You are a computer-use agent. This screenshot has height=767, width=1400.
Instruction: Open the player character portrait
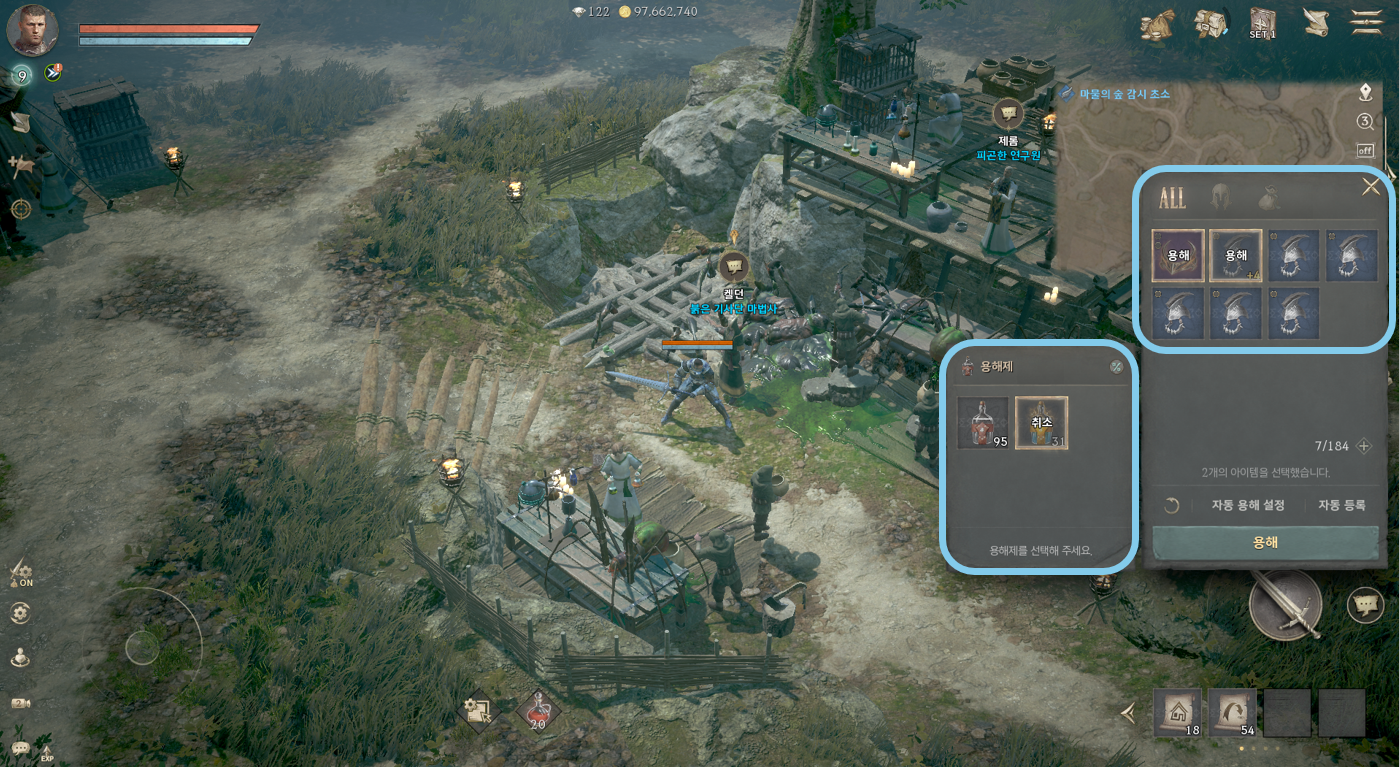[x=32, y=30]
